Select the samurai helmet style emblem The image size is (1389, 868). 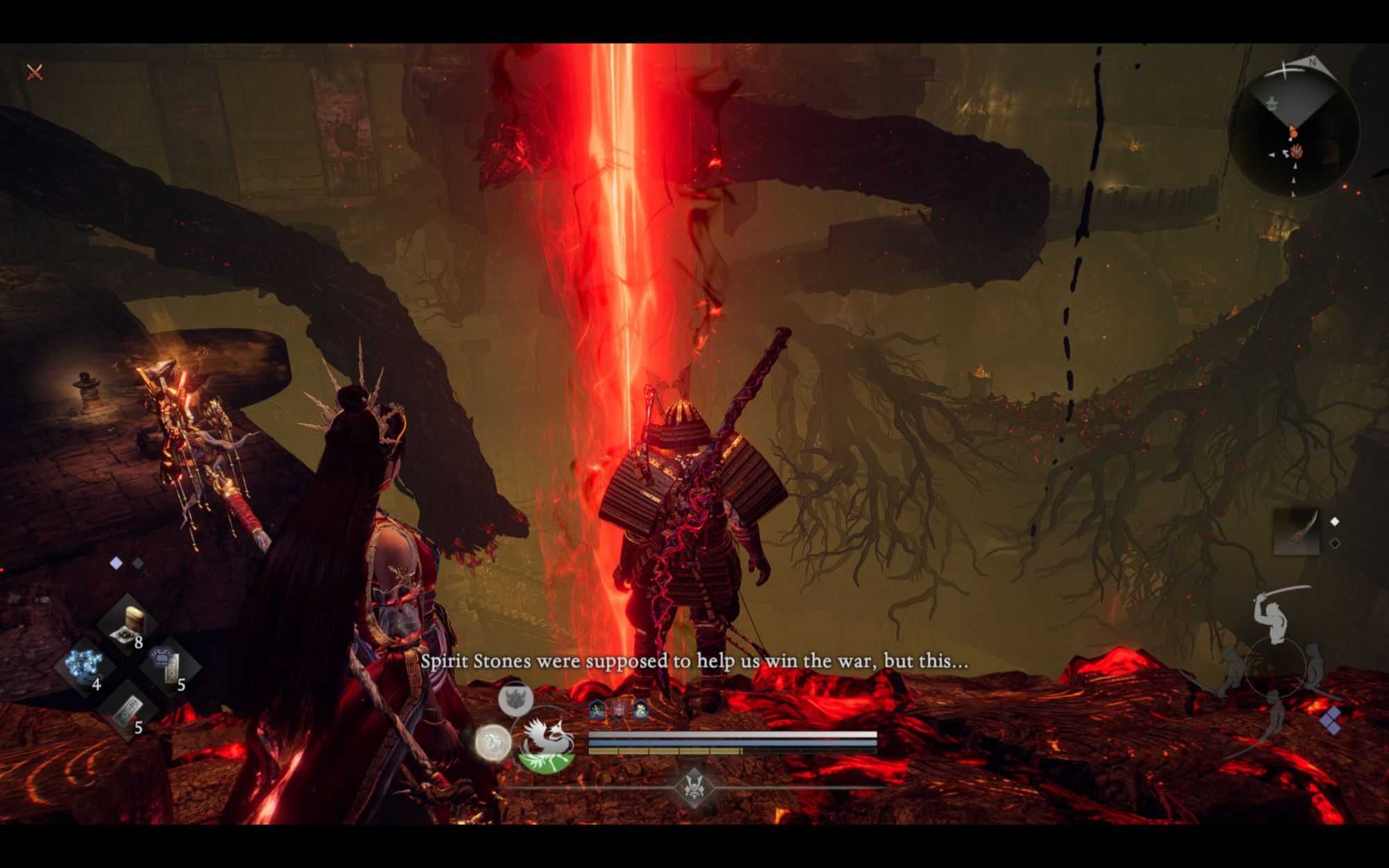pyautogui.click(x=693, y=788)
